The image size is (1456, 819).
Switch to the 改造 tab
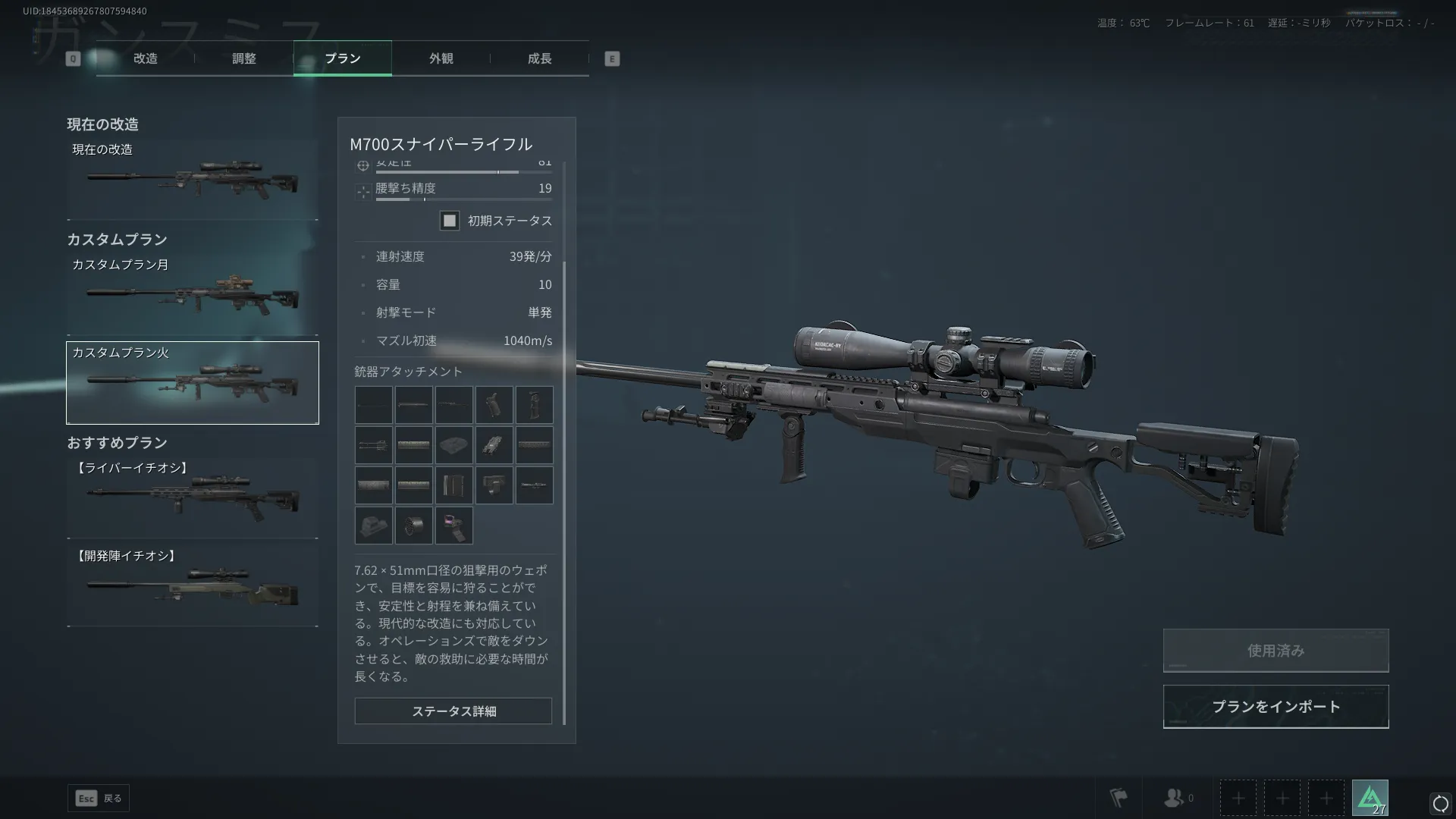[145, 58]
